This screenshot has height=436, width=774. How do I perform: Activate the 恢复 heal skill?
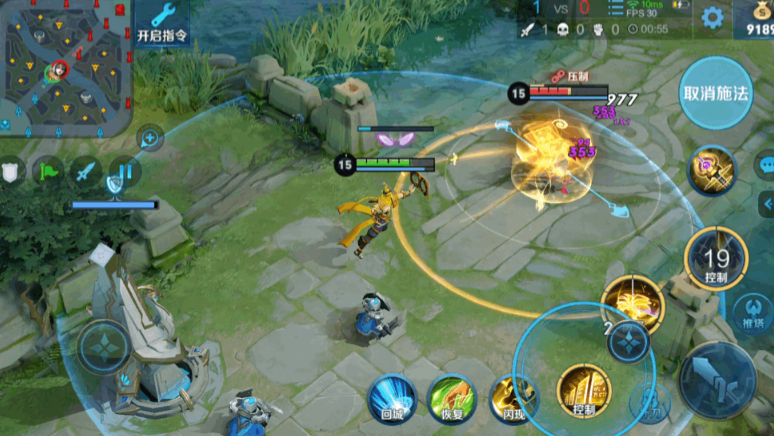450,399
